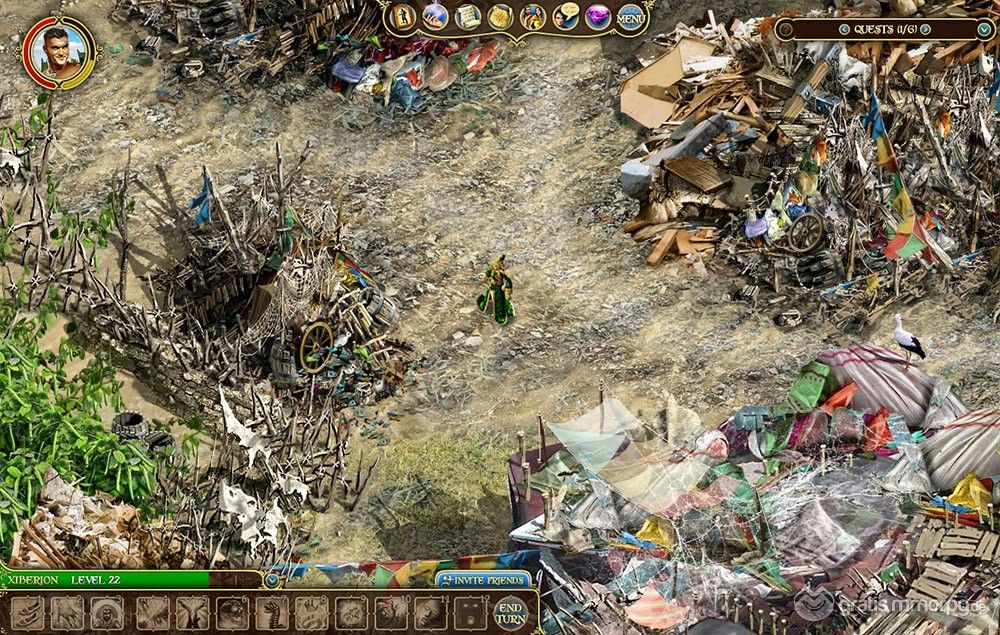Open the character card icon
The width and height of the screenshot is (1000, 635).
[x=402, y=17]
